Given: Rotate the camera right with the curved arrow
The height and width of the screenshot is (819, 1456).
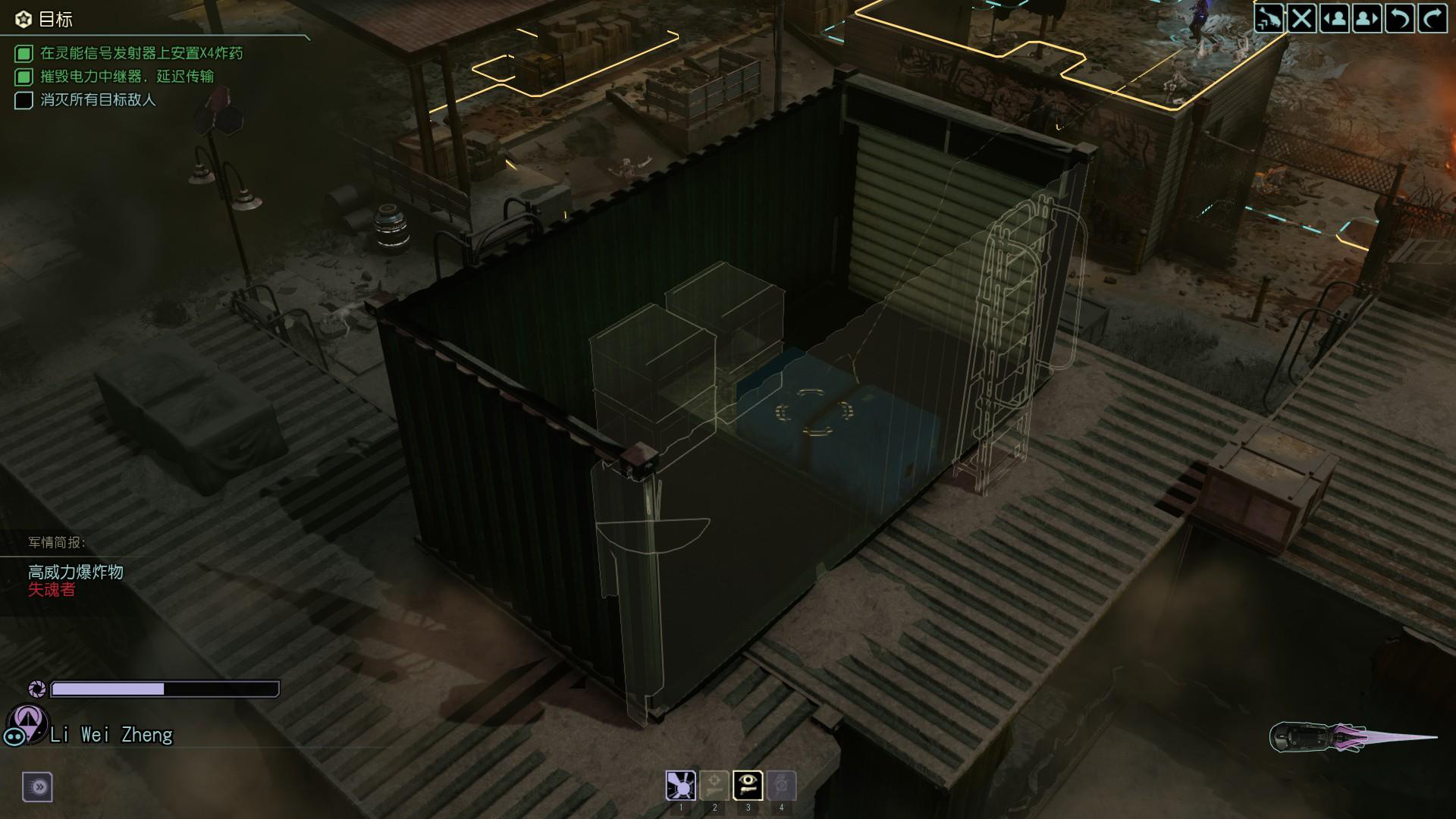Looking at the screenshot, I should (1434, 18).
